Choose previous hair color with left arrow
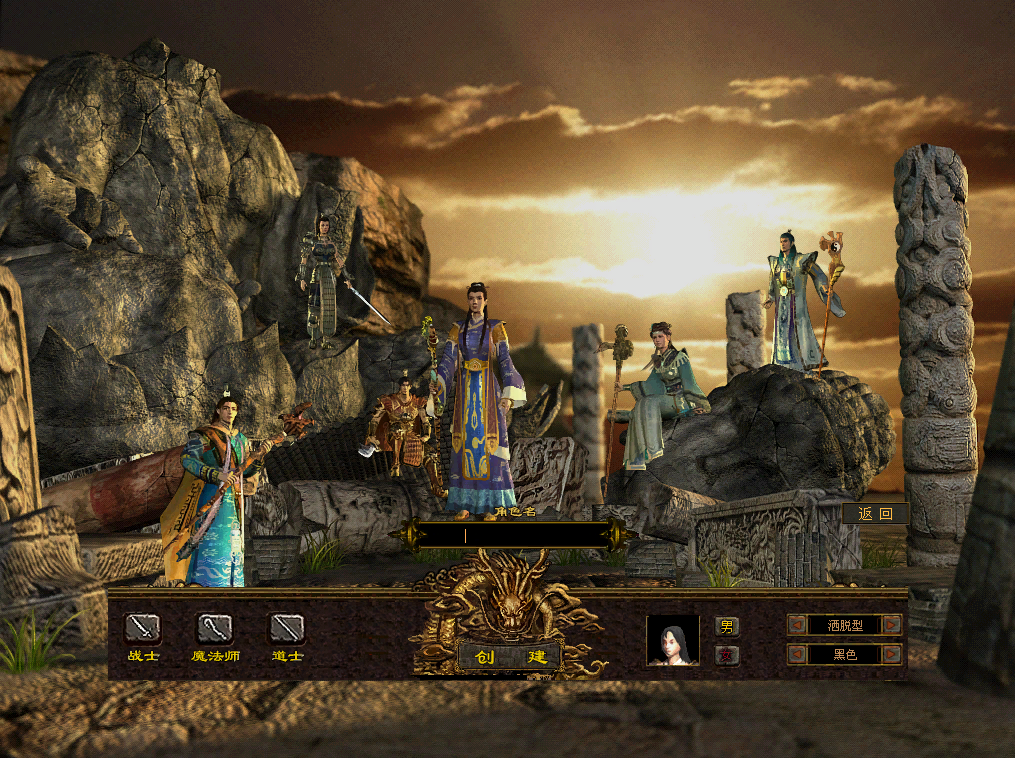 798,654
